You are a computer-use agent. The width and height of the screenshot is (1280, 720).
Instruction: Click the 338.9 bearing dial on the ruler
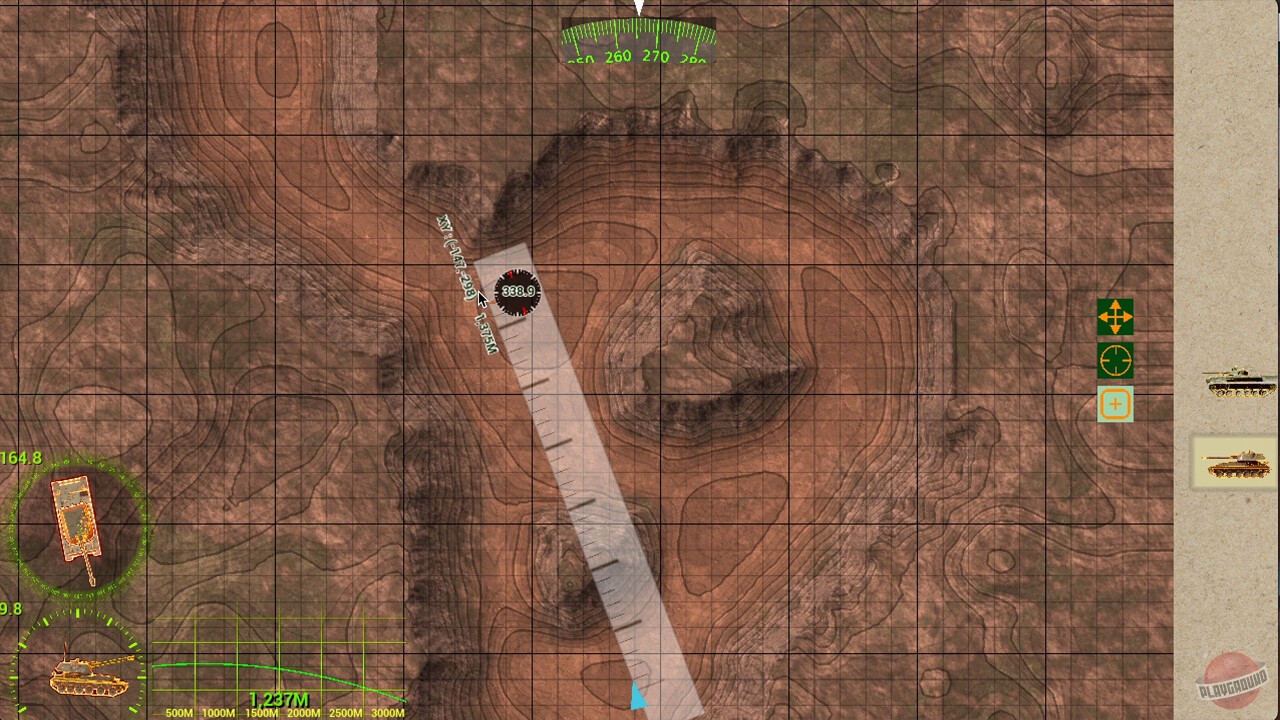pyautogui.click(x=518, y=292)
